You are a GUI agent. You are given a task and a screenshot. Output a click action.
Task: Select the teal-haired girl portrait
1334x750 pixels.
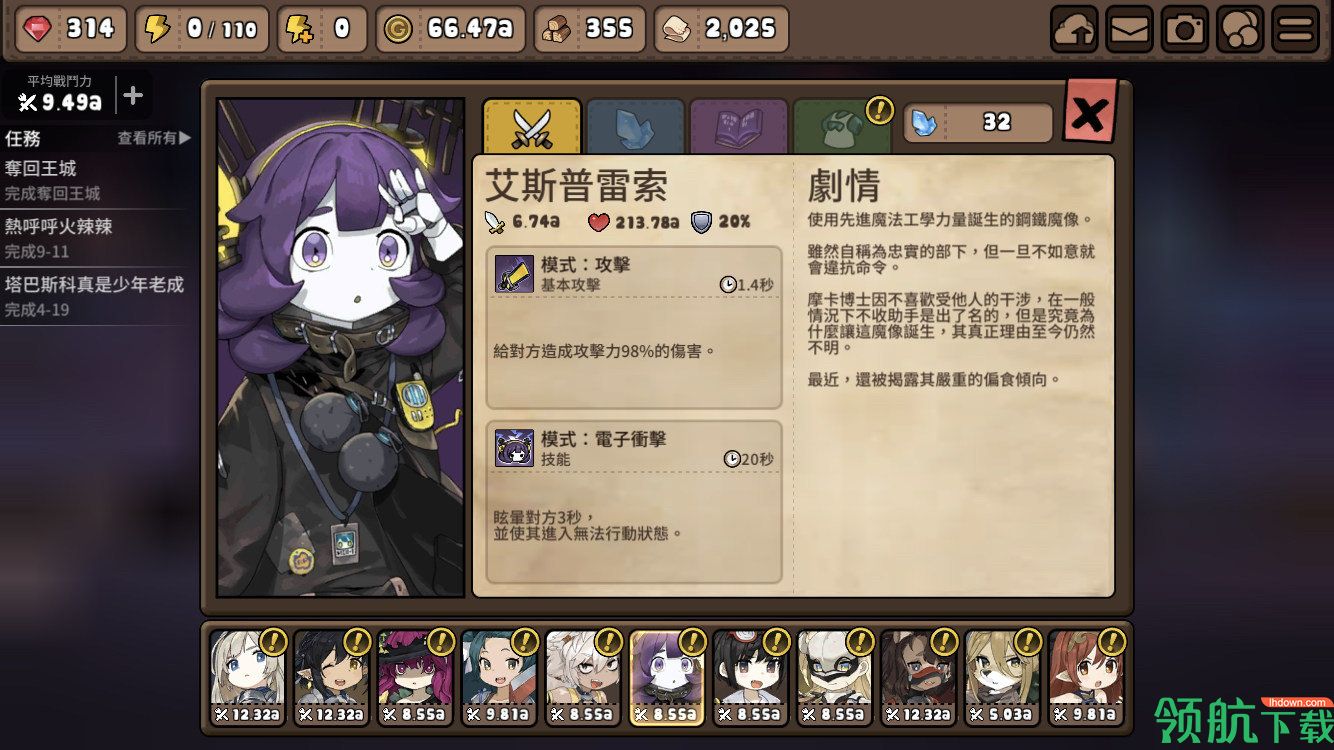(499, 677)
